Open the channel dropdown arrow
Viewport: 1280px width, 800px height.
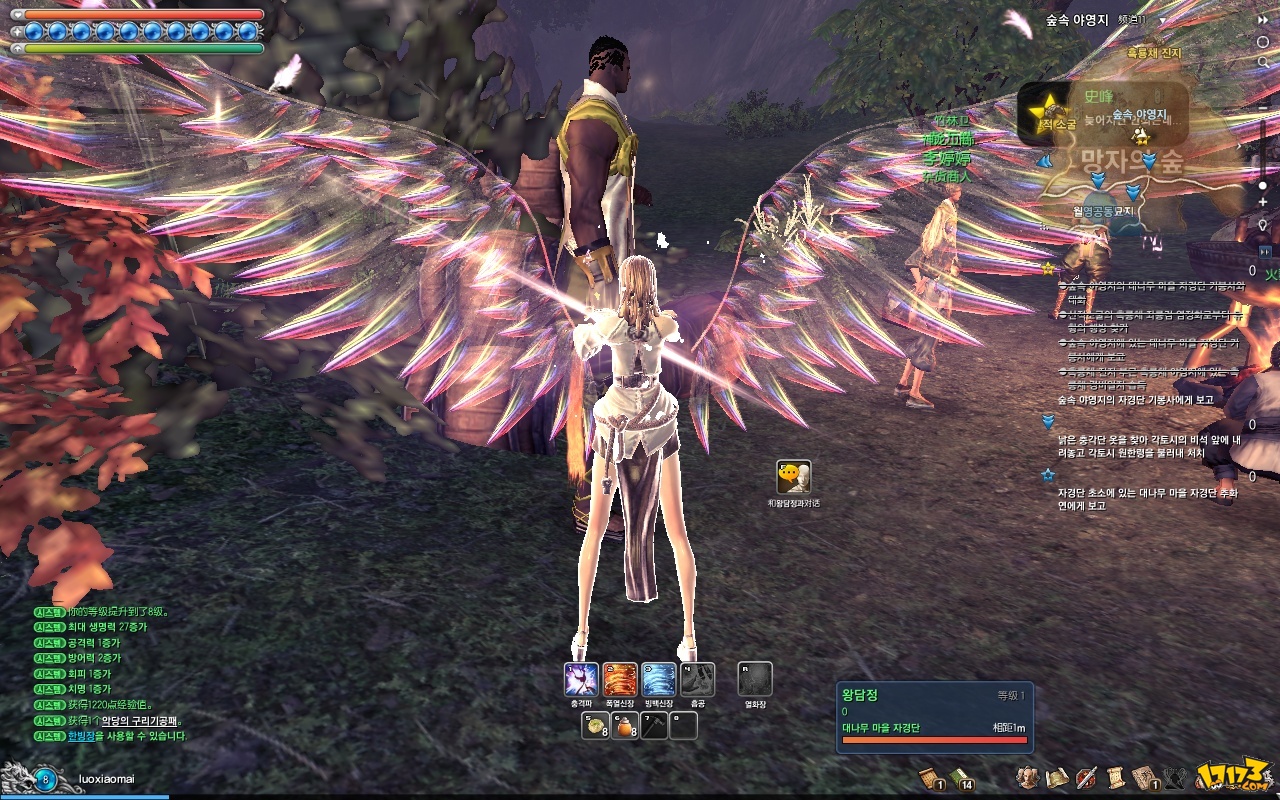coord(1163,20)
